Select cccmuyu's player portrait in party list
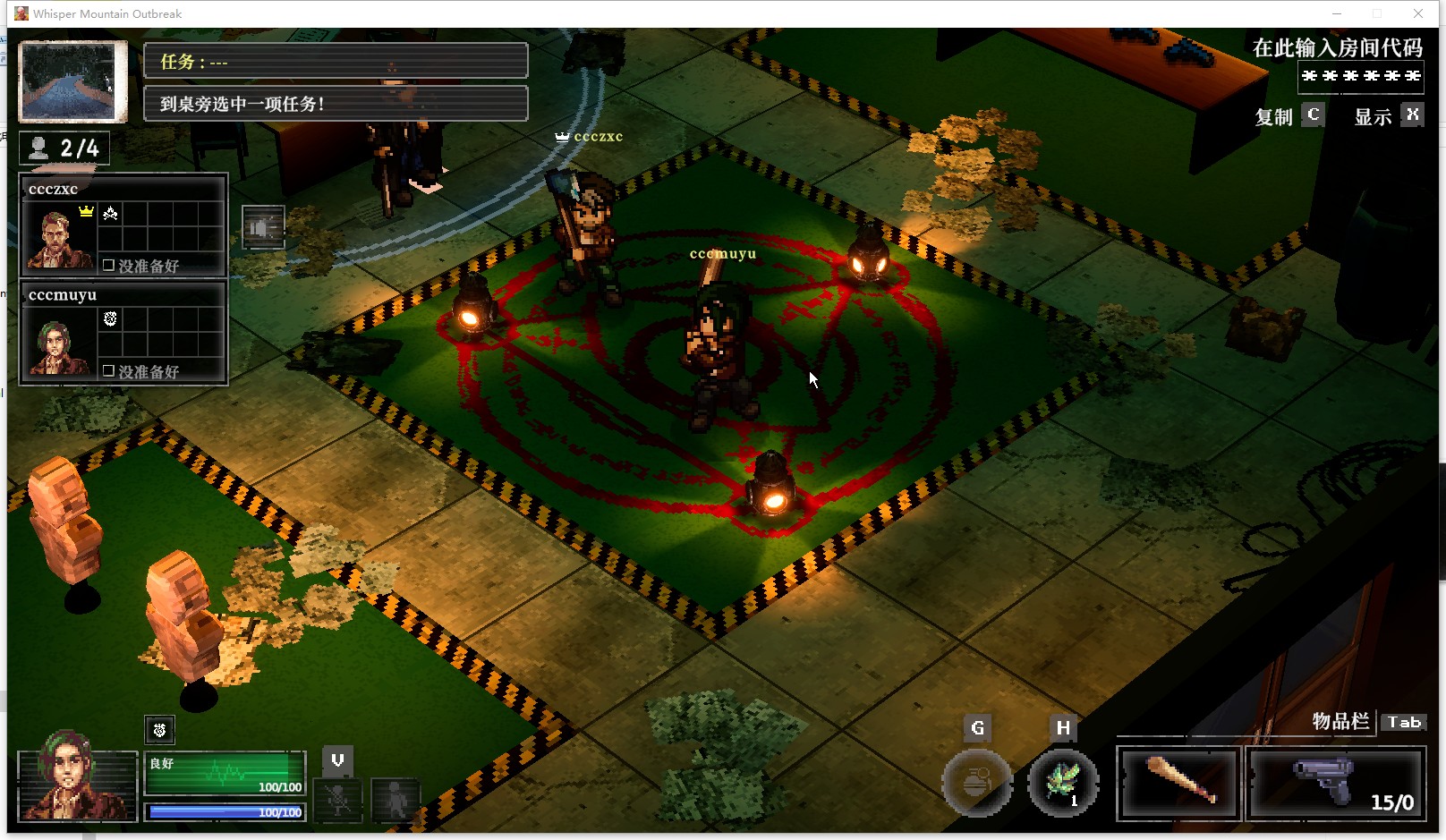The image size is (1446, 840). tap(58, 344)
